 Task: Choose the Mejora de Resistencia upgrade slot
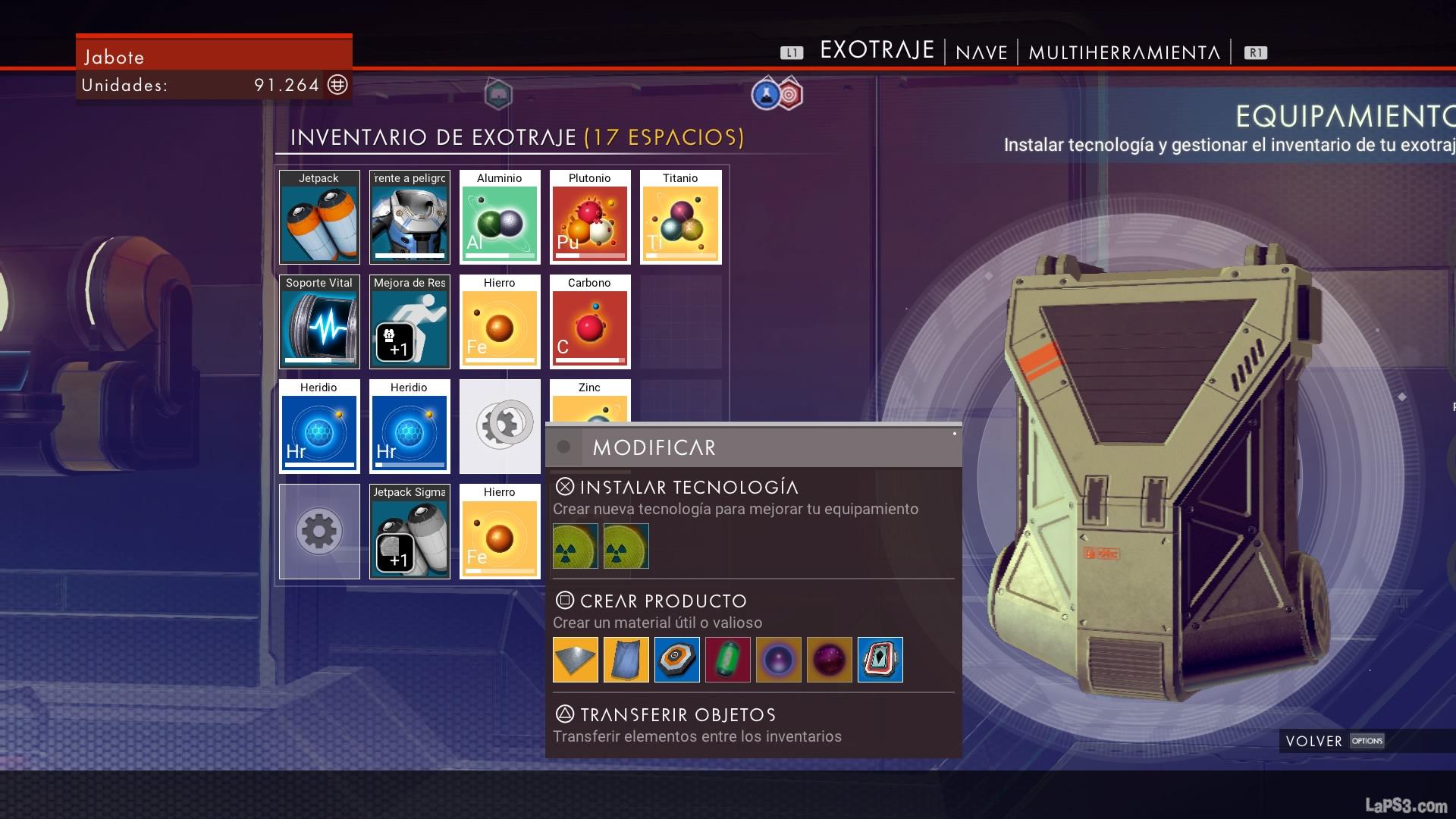pyautogui.click(x=409, y=322)
